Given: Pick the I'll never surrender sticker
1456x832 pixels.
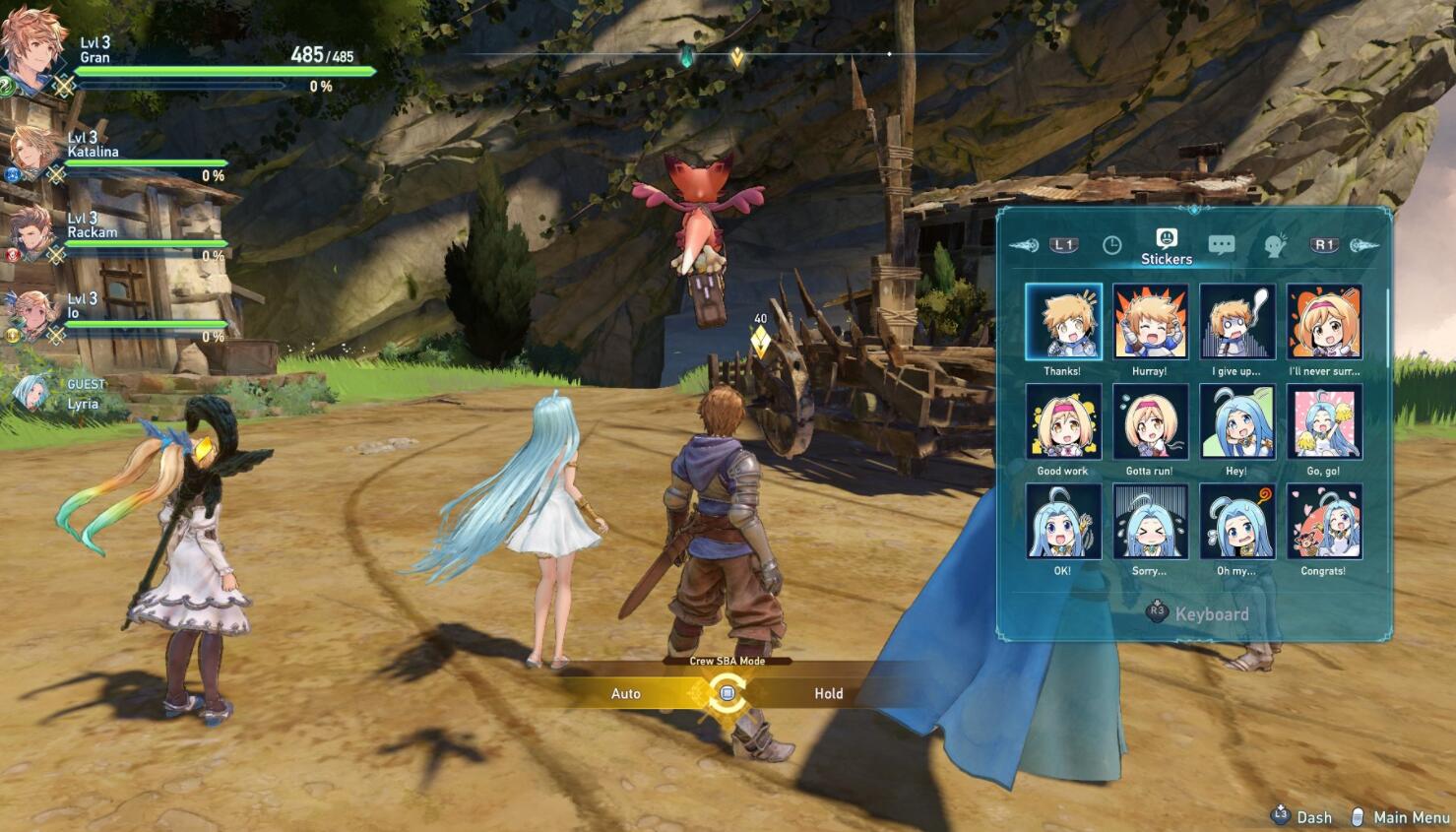Looking at the screenshot, I should [1324, 322].
